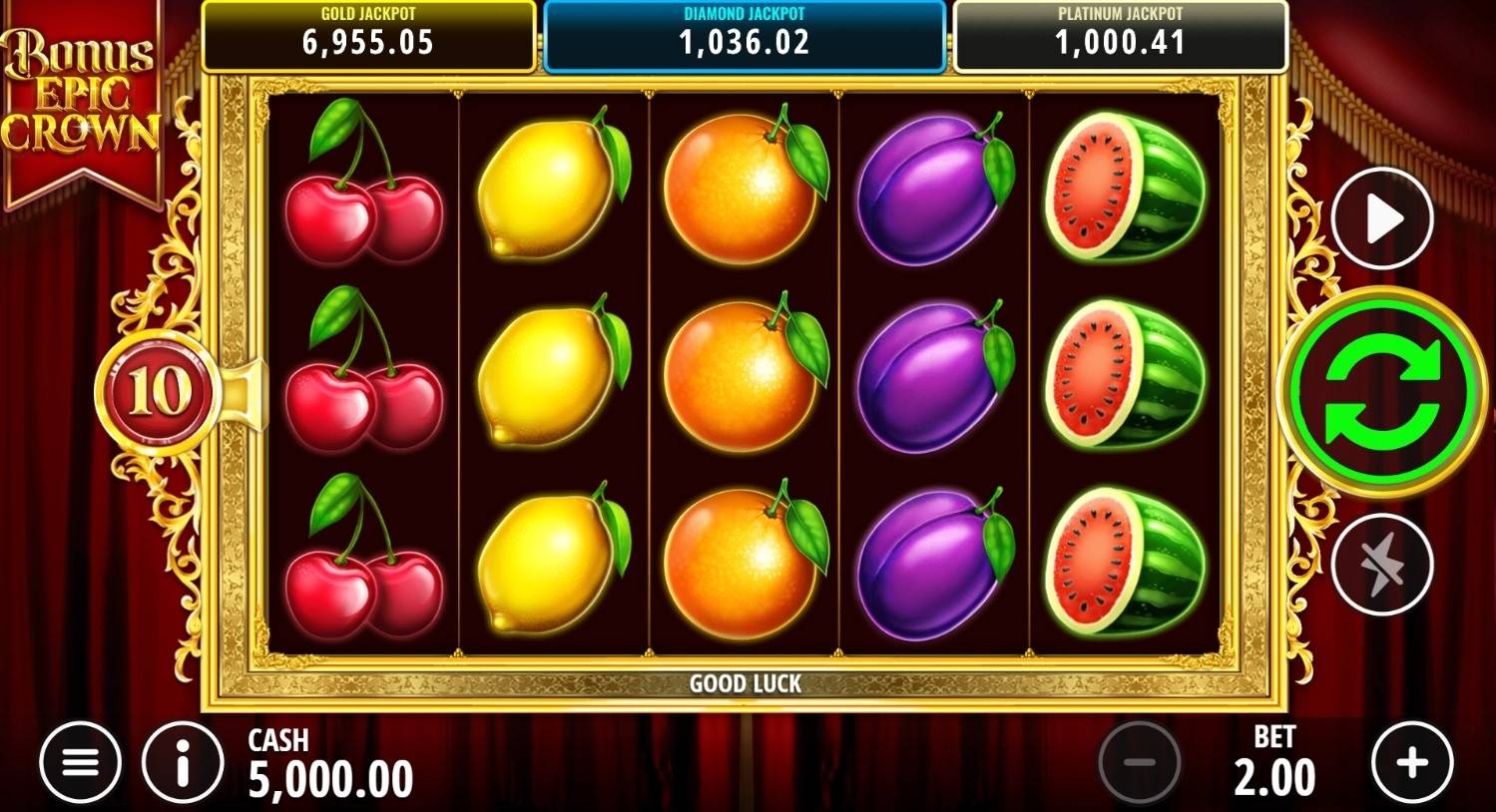Click the 10 paylines badge

click(x=158, y=392)
